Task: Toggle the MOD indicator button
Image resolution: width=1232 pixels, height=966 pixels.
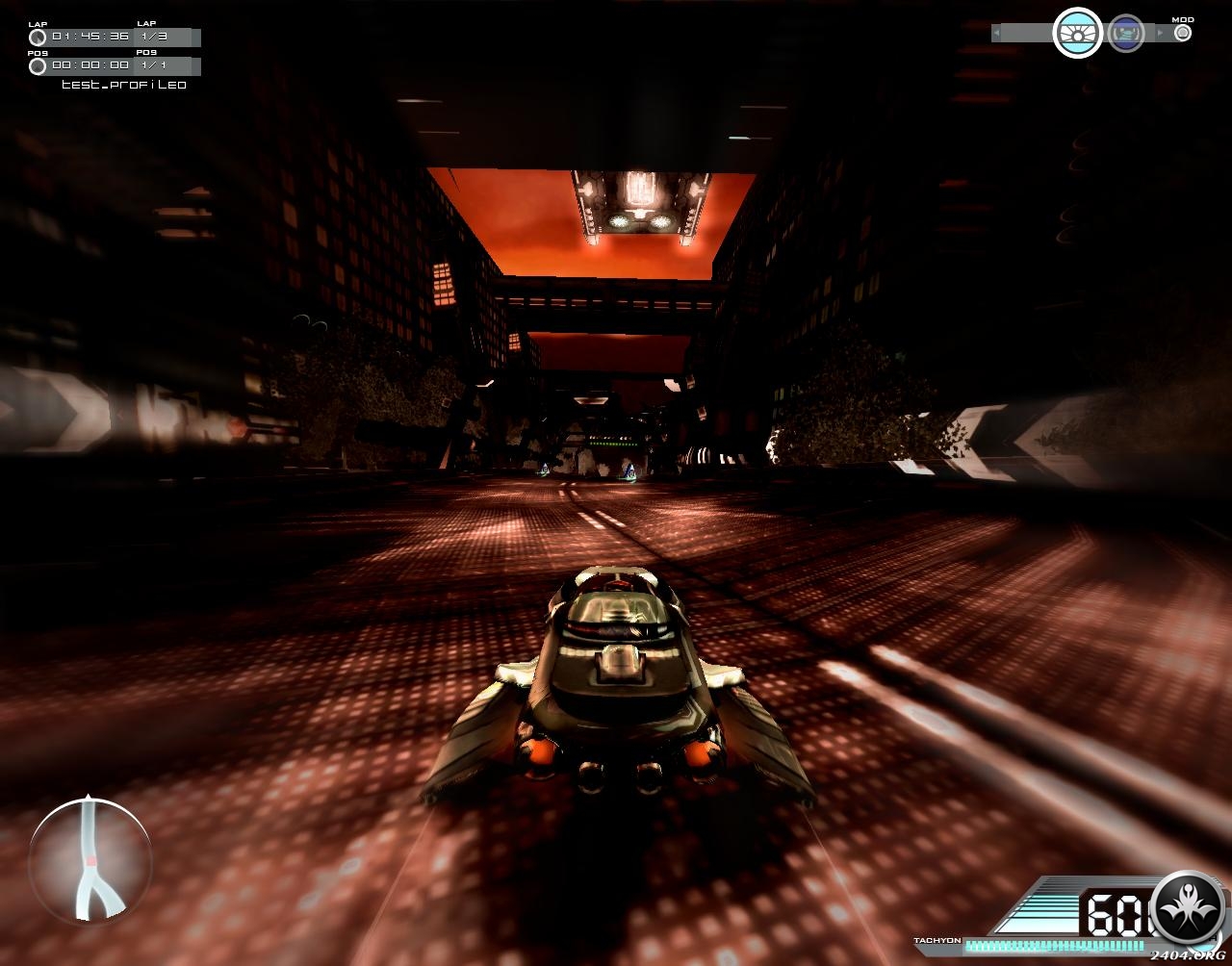Action: click(1183, 33)
